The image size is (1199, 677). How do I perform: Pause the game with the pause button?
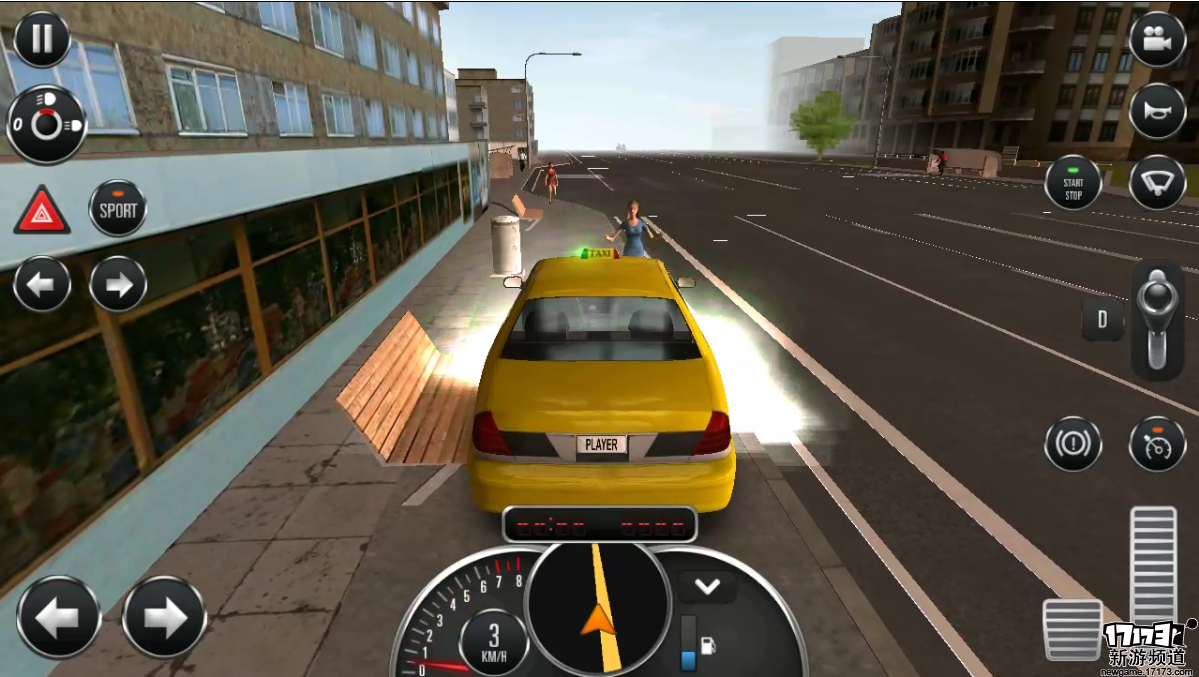[42, 39]
